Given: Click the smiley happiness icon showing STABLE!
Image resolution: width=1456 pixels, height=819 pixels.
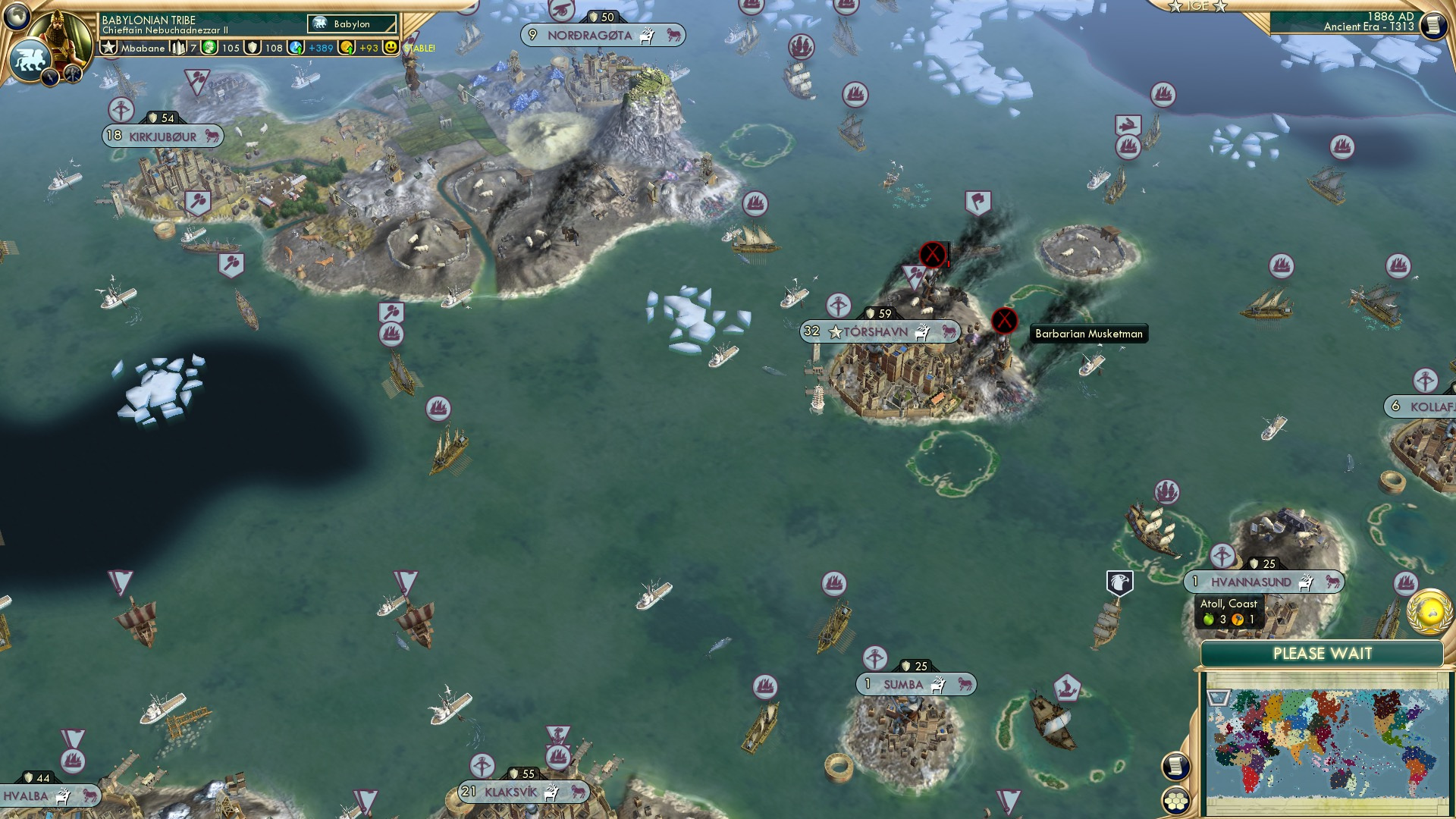Looking at the screenshot, I should 390,47.
